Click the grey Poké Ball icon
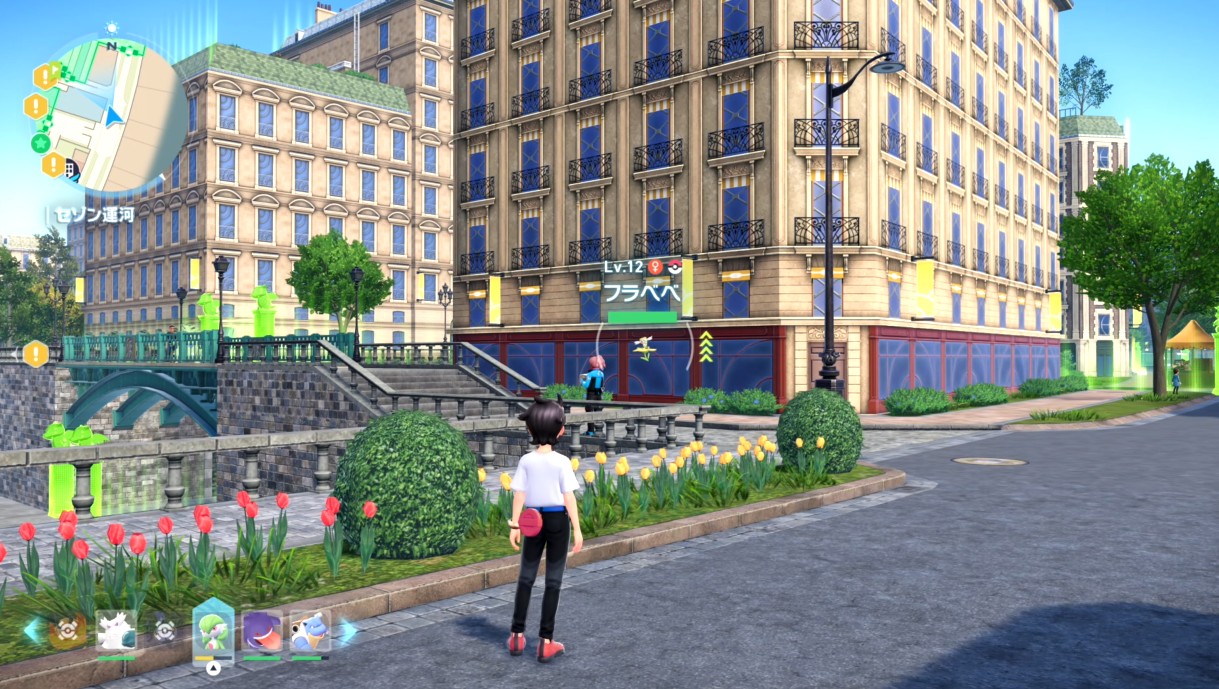 (x=165, y=631)
